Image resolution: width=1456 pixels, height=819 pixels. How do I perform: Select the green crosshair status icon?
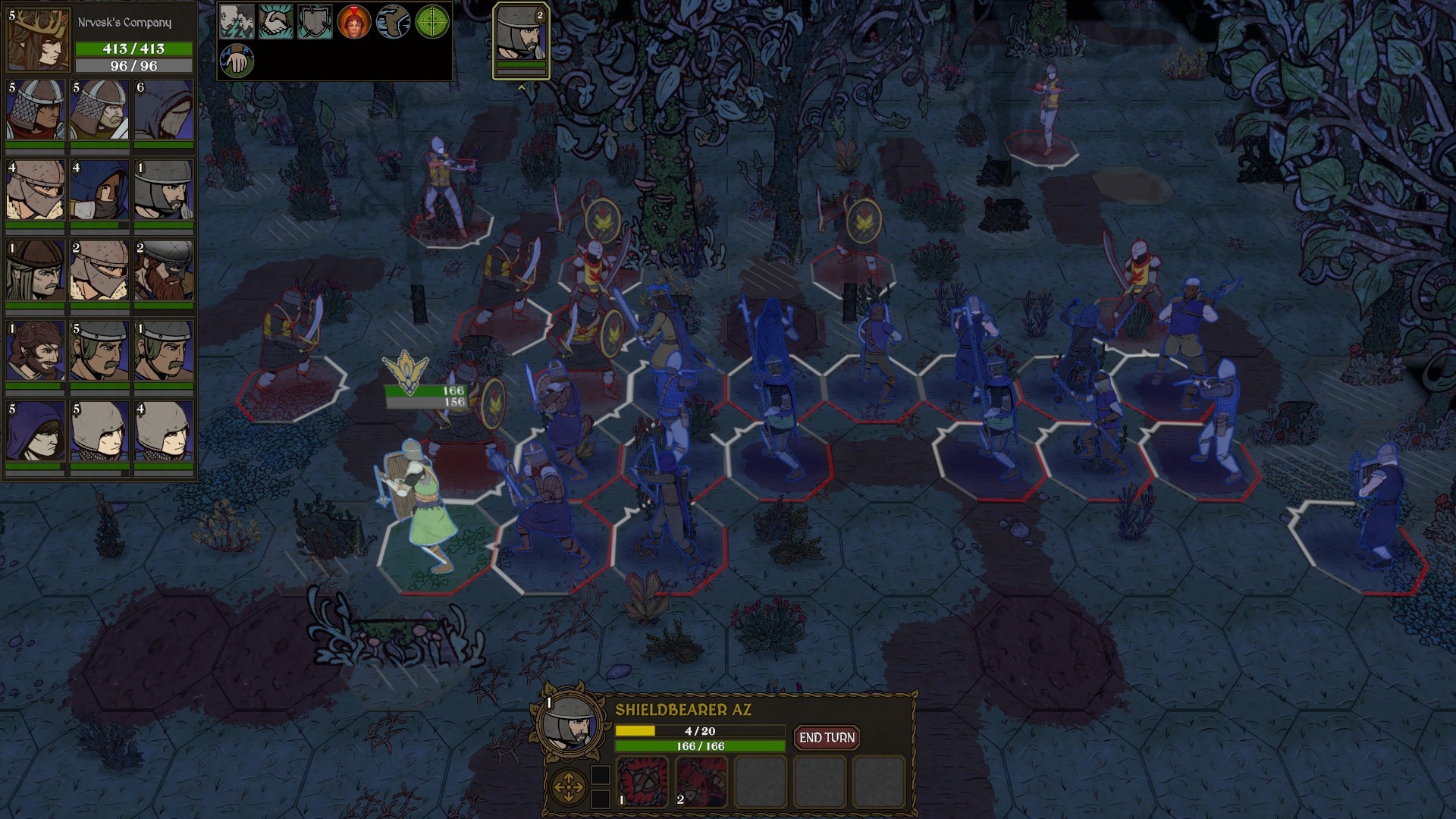pos(434,21)
